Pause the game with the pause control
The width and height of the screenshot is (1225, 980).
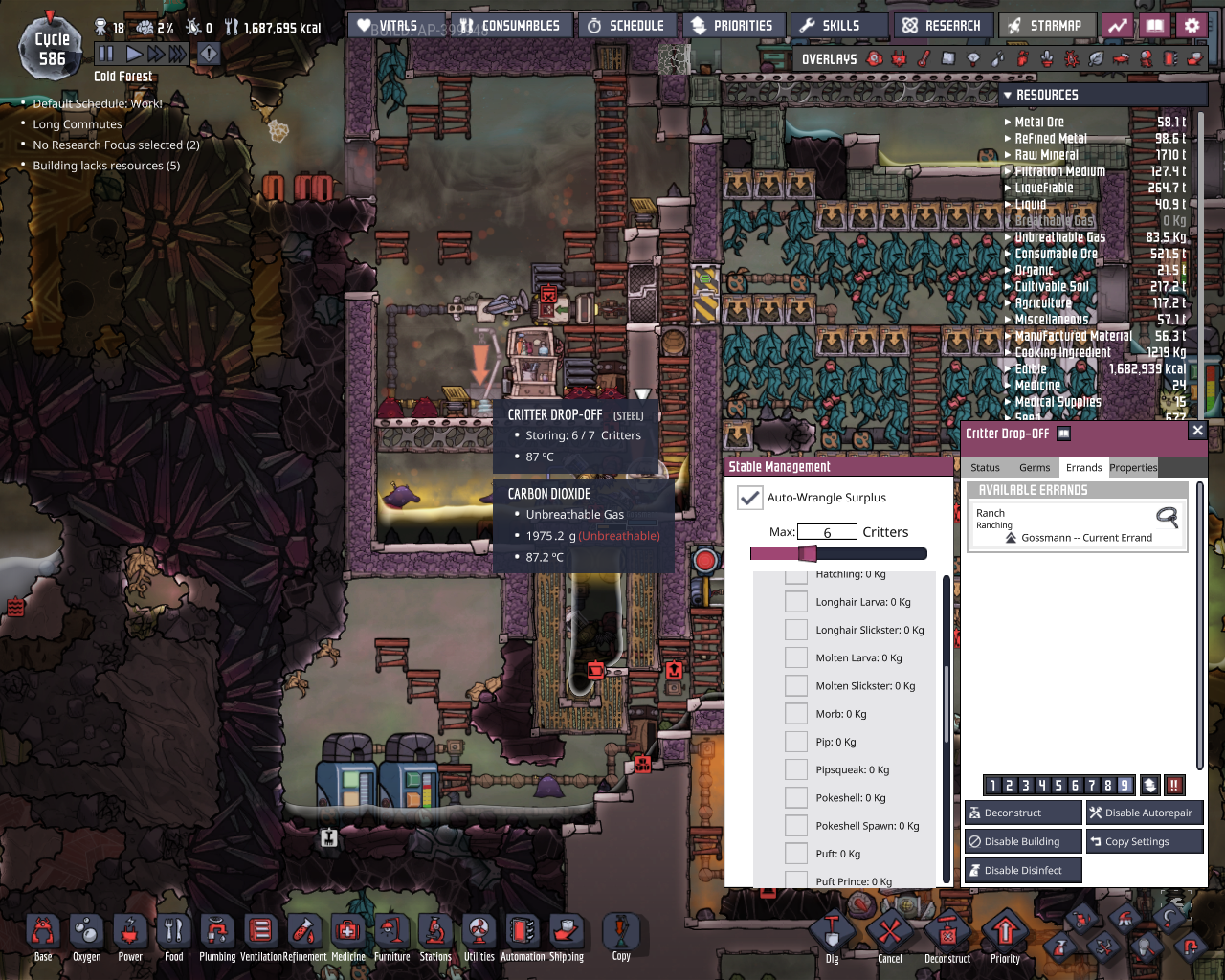[x=106, y=54]
